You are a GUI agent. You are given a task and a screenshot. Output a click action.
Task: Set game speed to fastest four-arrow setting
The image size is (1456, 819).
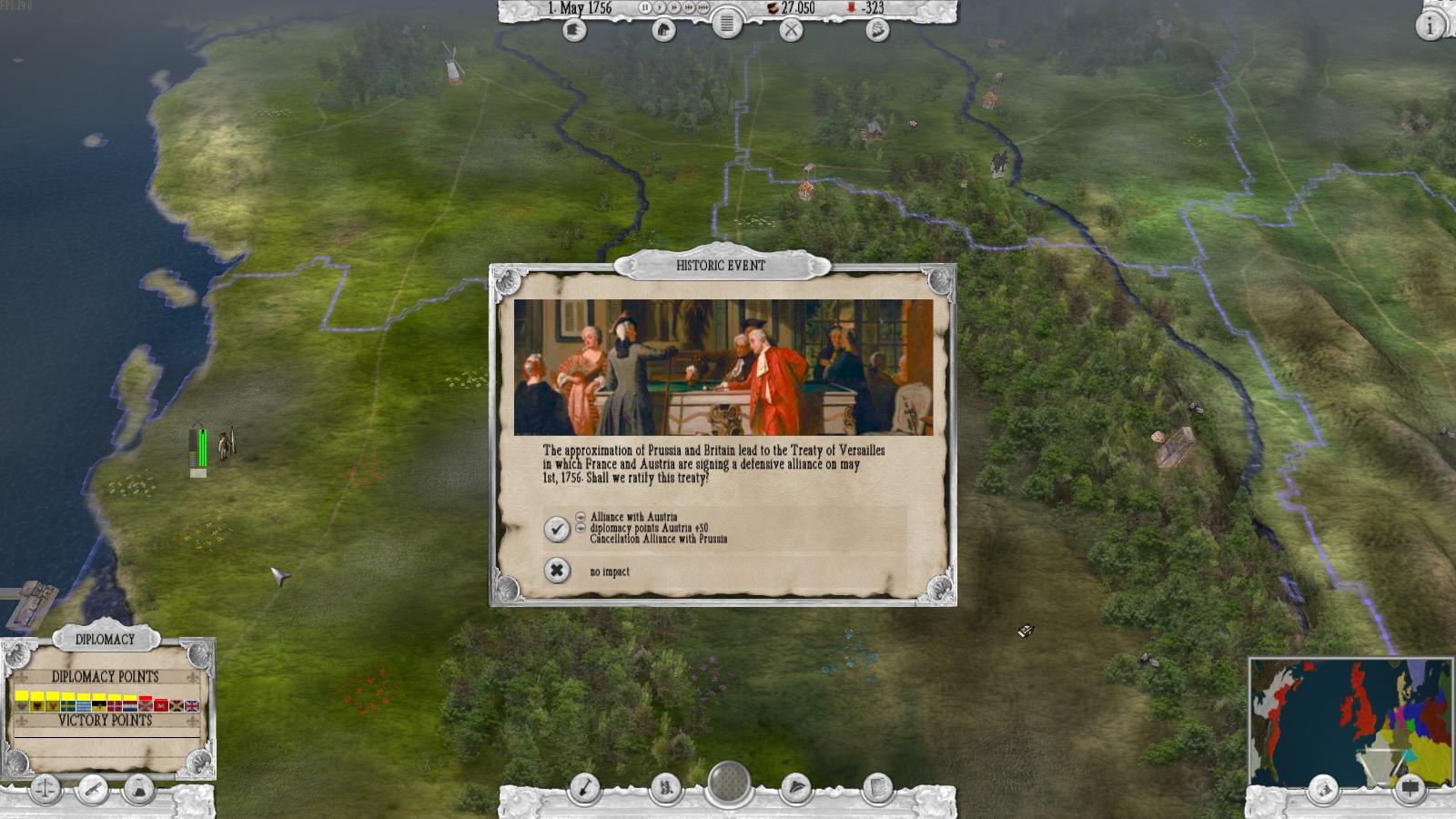(x=703, y=7)
